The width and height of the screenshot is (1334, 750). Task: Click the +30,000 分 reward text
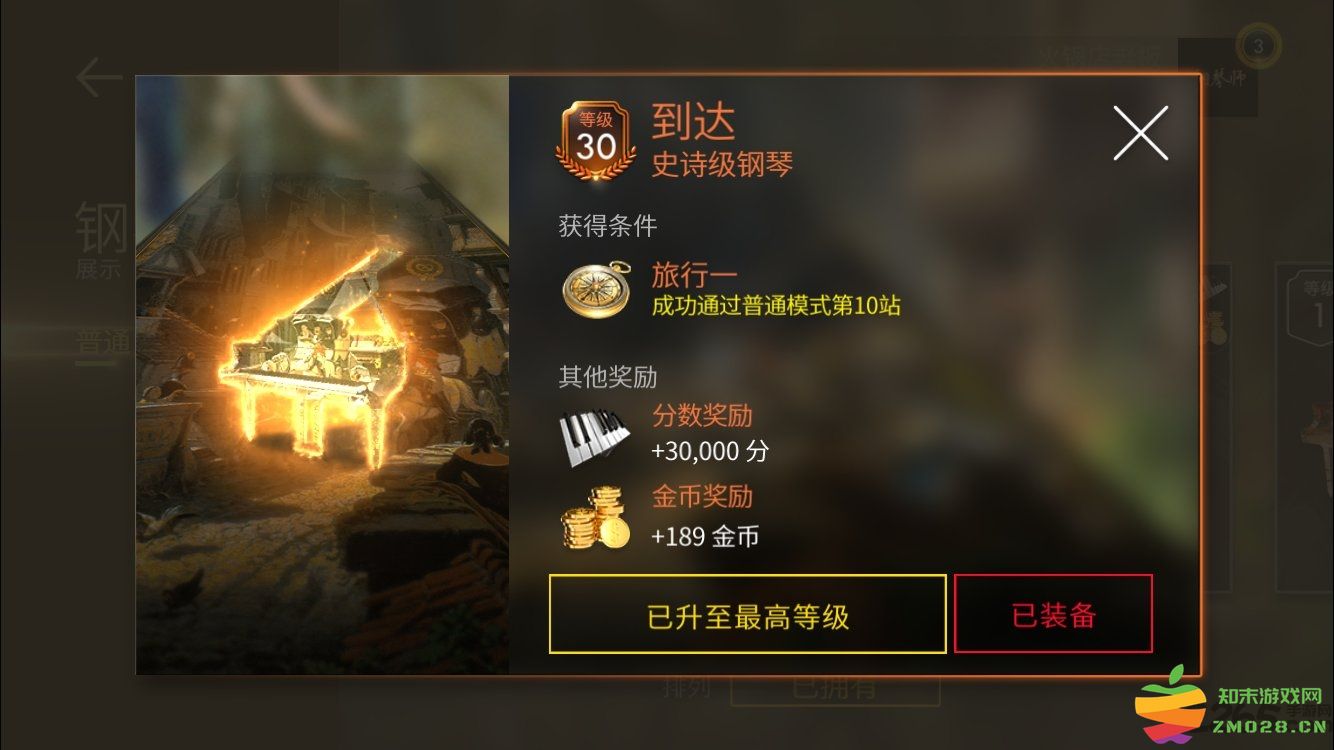(710, 452)
